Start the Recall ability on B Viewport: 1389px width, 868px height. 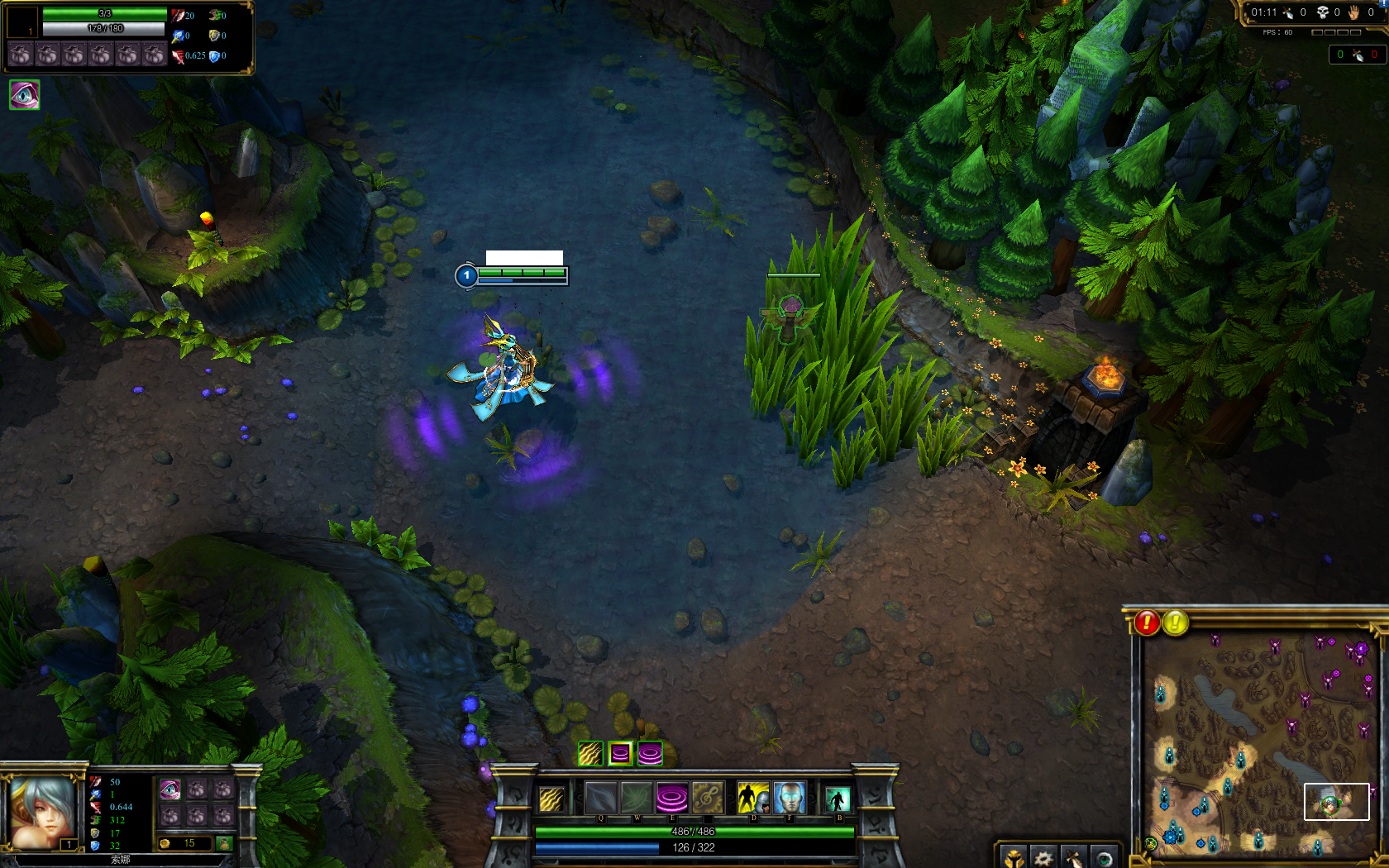[838, 799]
